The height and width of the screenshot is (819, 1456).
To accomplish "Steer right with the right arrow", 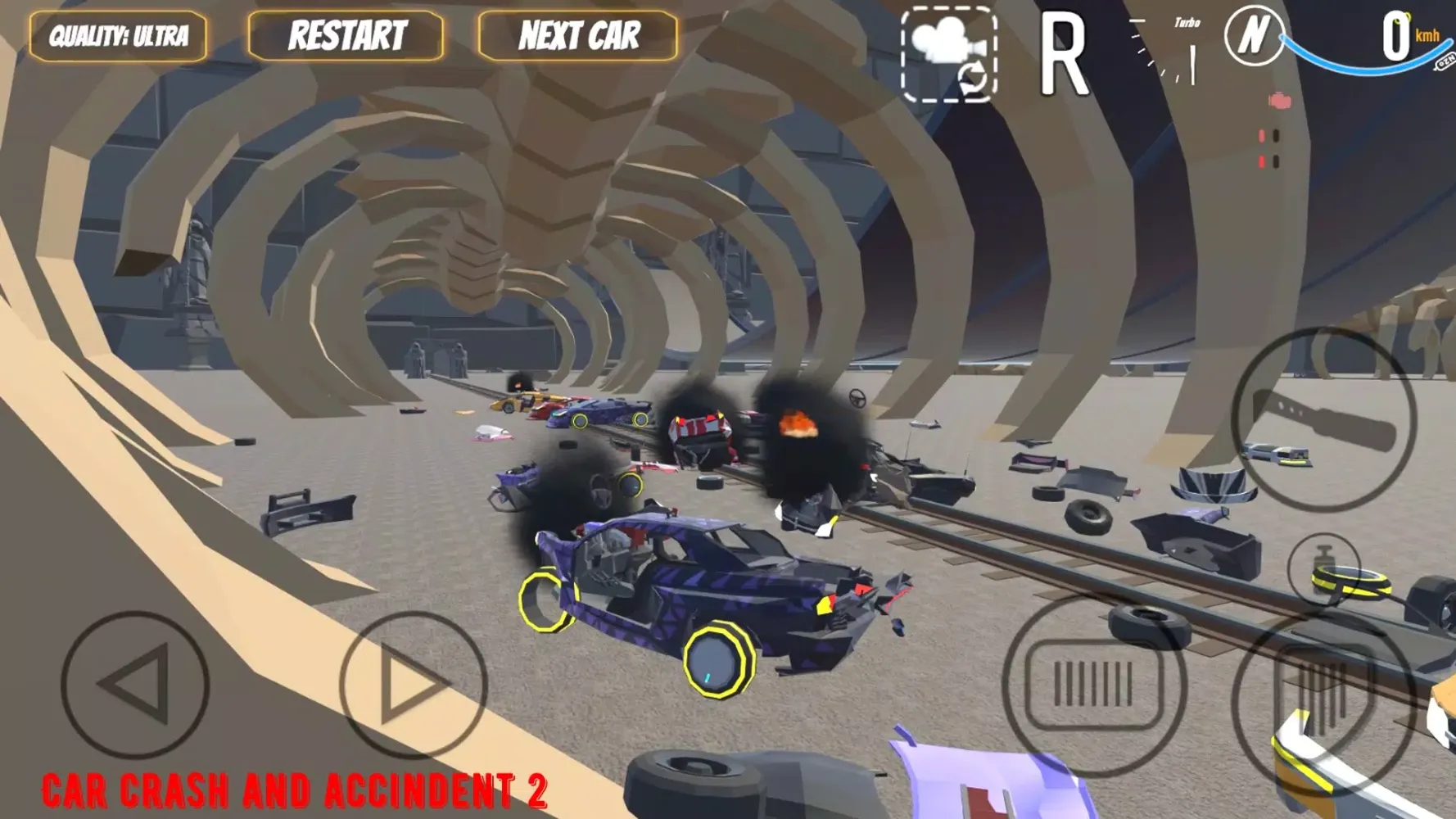I will click(413, 684).
